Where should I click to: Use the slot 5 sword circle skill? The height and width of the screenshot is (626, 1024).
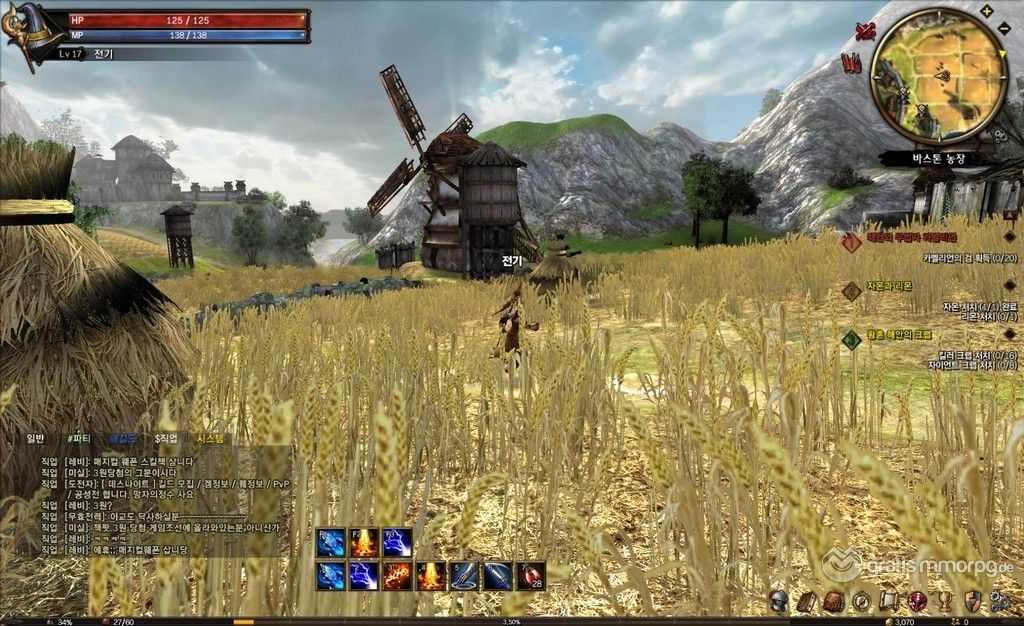463,576
